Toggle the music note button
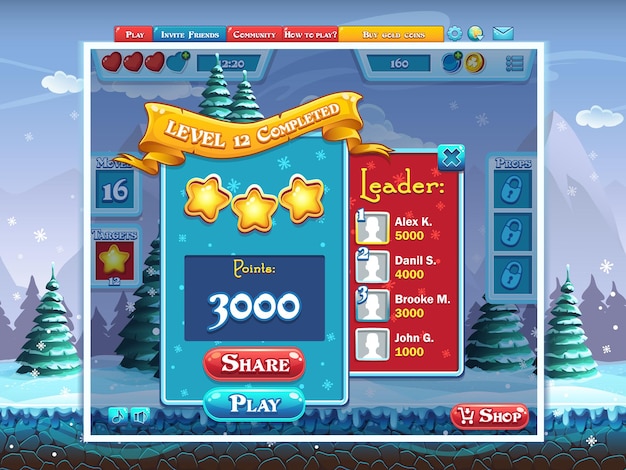This screenshot has width=626, height=470. pyautogui.click(x=118, y=416)
